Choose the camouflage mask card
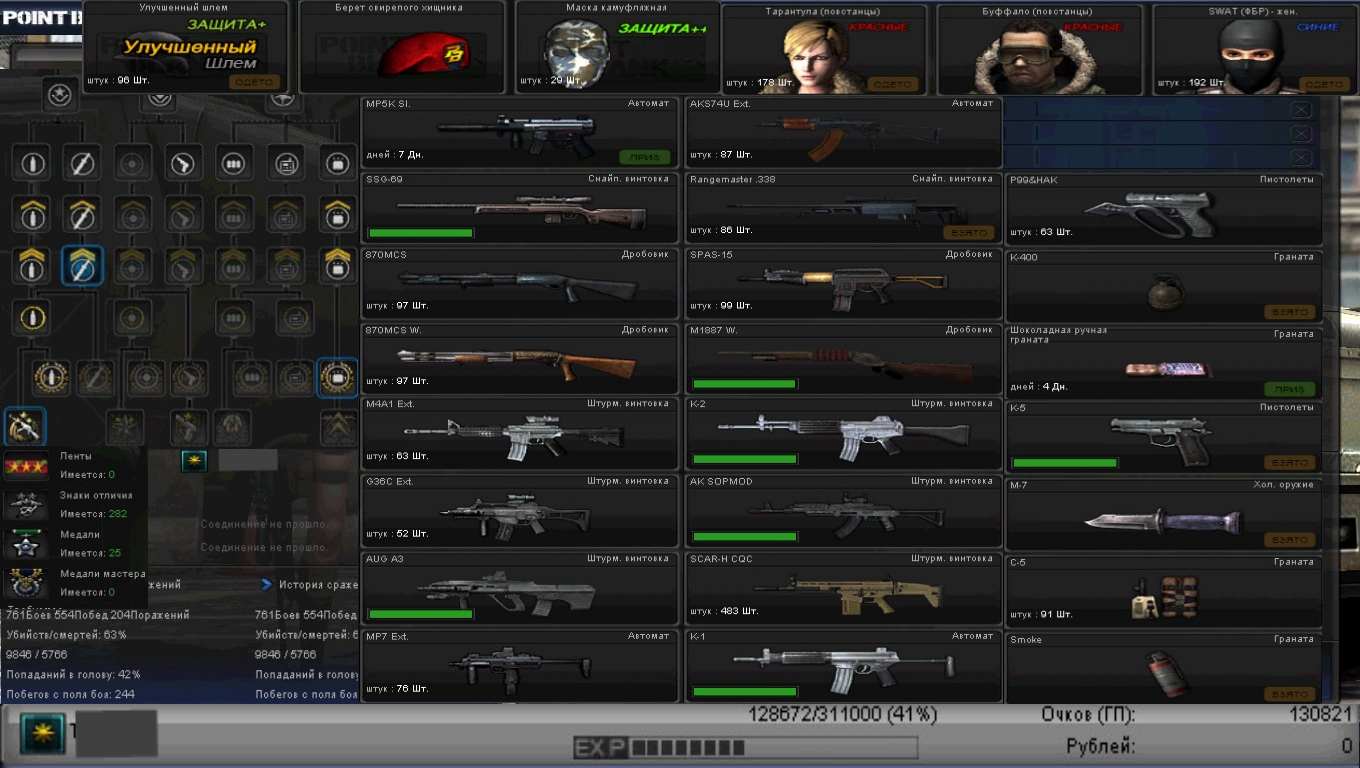Viewport: 1360px width, 768px height. 614,48
